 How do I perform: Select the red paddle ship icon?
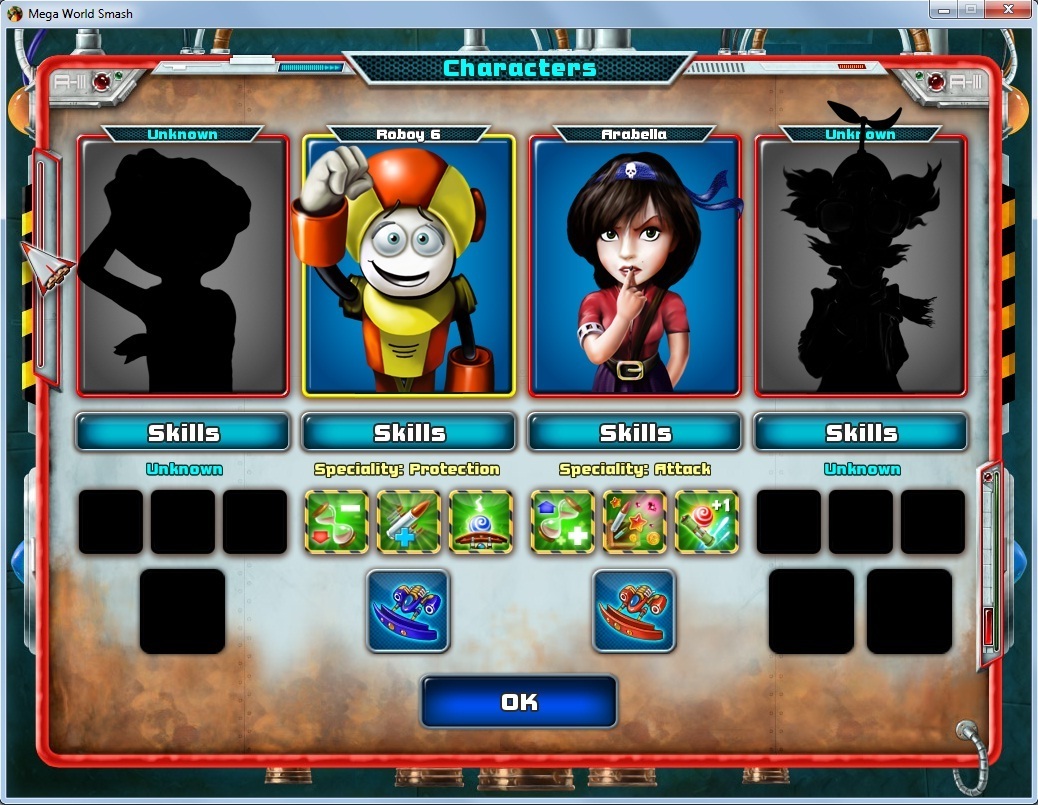click(x=634, y=611)
